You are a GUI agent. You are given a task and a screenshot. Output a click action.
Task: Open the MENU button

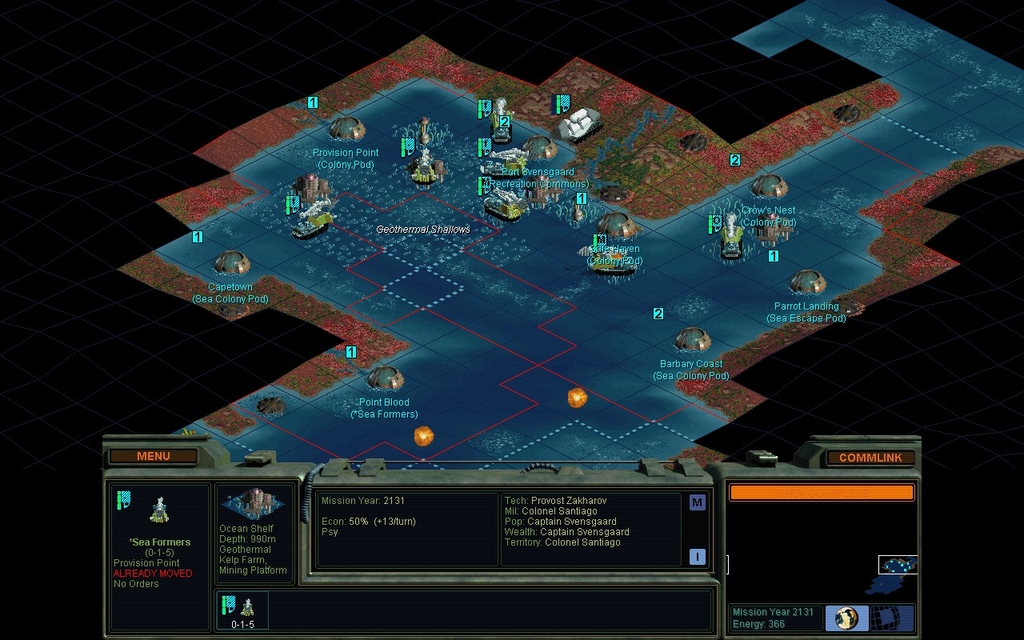(153, 456)
